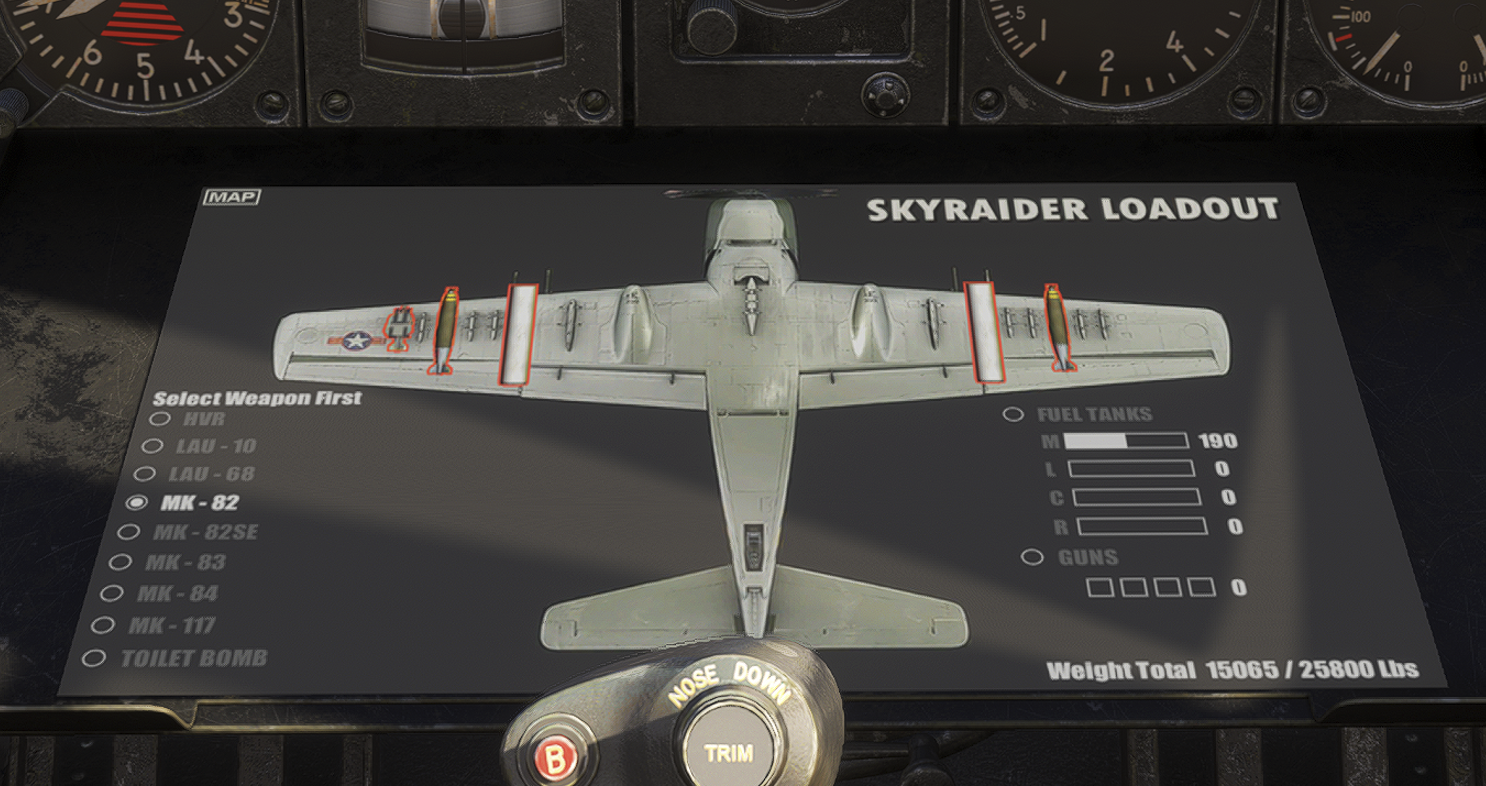Select MK - 117 bomb option
Viewport: 1486px width, 786px height.
tap(103, 625)
